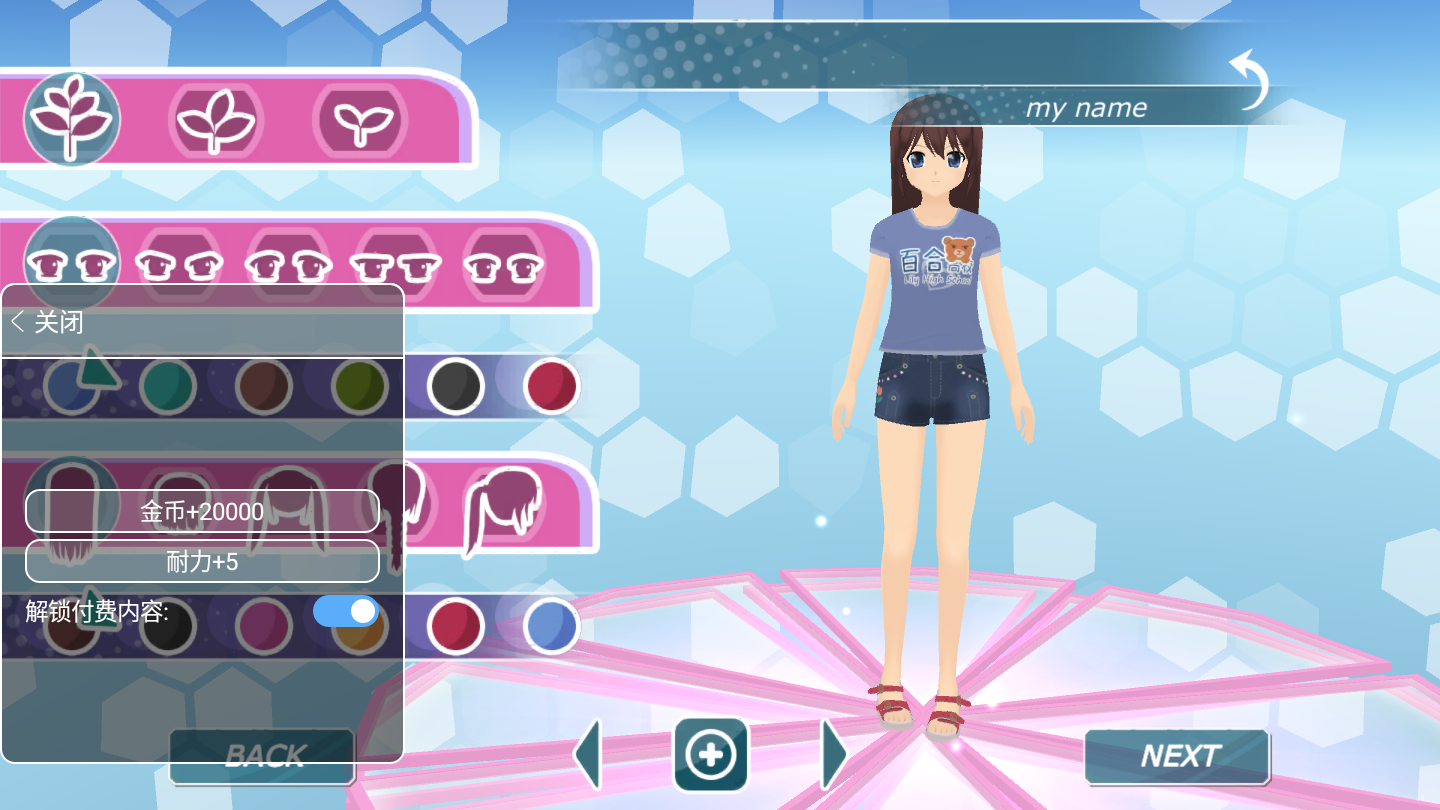Select the middle sprout stage icon
1440x810 pixels.
pos(217,119)
